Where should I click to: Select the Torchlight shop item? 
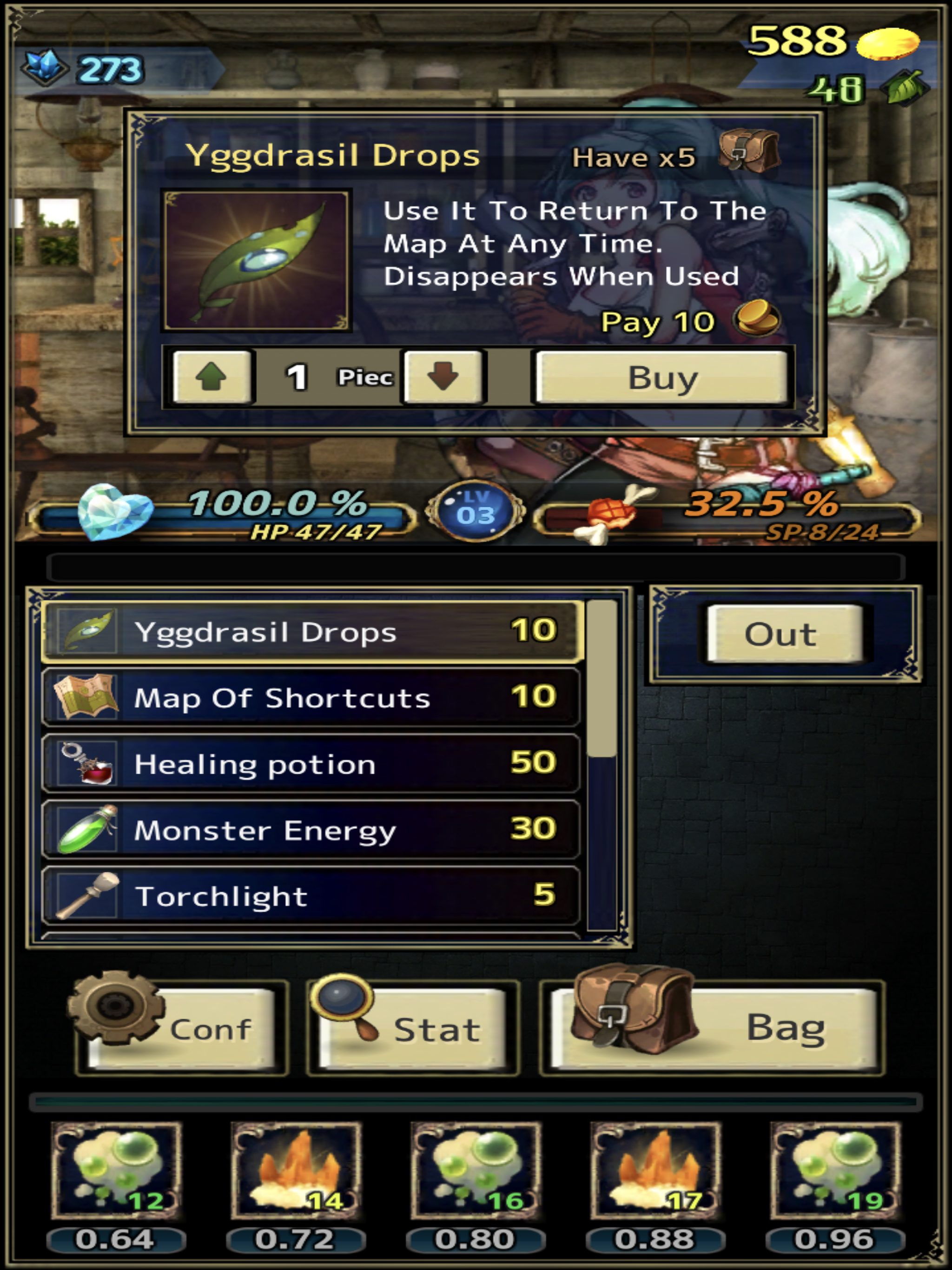[x=311, y=896]
